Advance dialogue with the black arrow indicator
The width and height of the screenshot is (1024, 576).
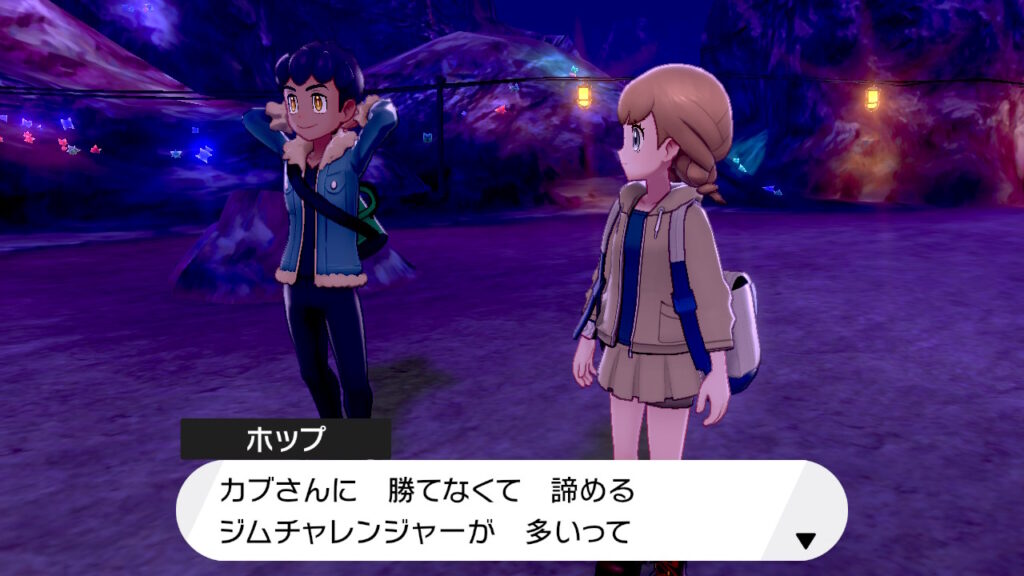click(805, 541)
